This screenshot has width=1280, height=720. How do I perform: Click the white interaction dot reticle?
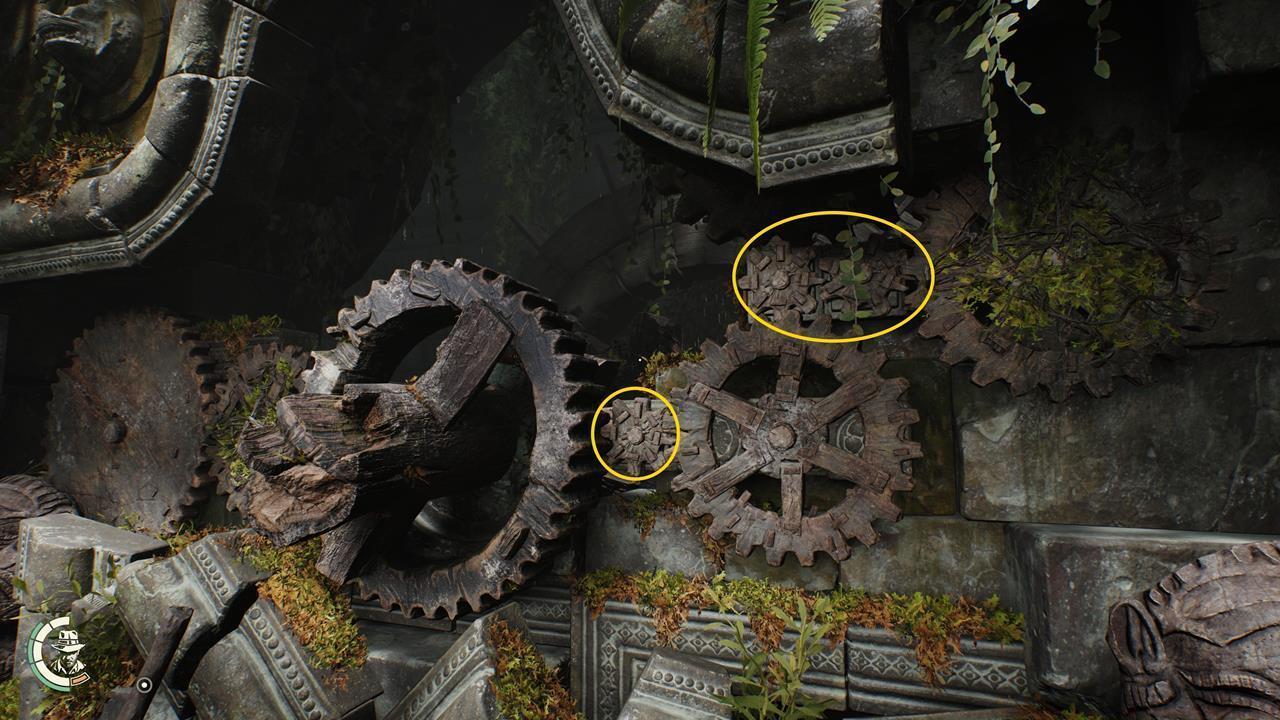144,684
